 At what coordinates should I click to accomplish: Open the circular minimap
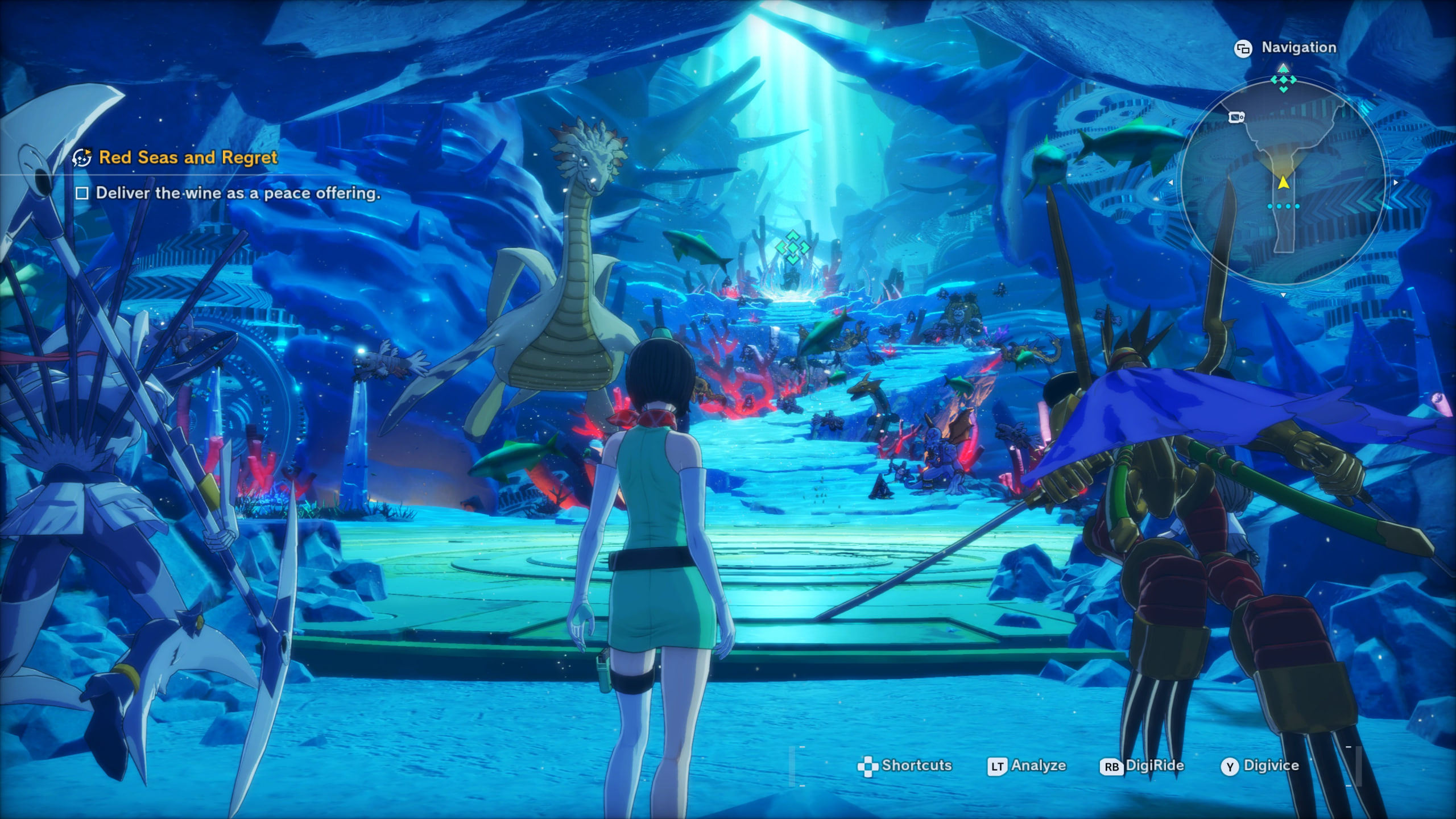(1283, 183)
